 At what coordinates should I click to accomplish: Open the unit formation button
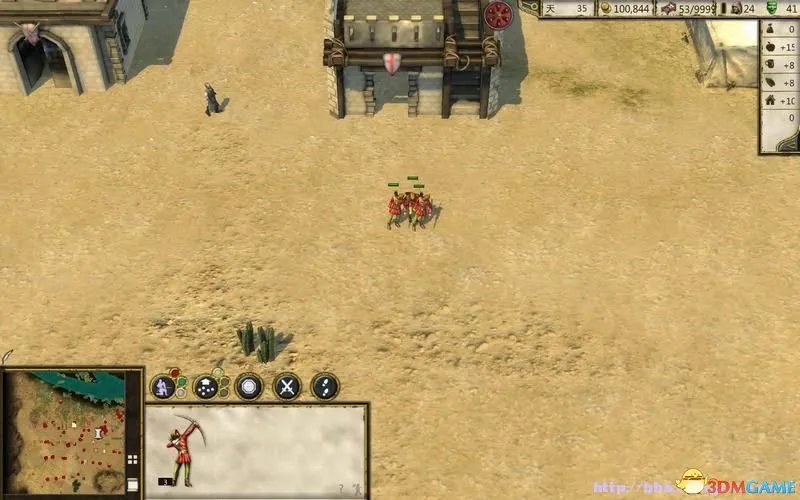click(x=206, y=387)
